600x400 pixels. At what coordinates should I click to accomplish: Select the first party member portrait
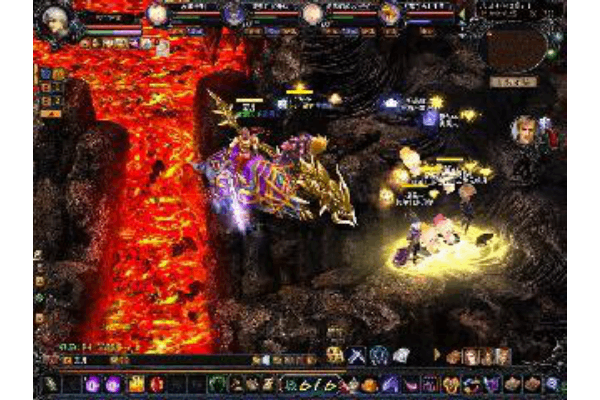pyautogui.click(x=156, y=14)
